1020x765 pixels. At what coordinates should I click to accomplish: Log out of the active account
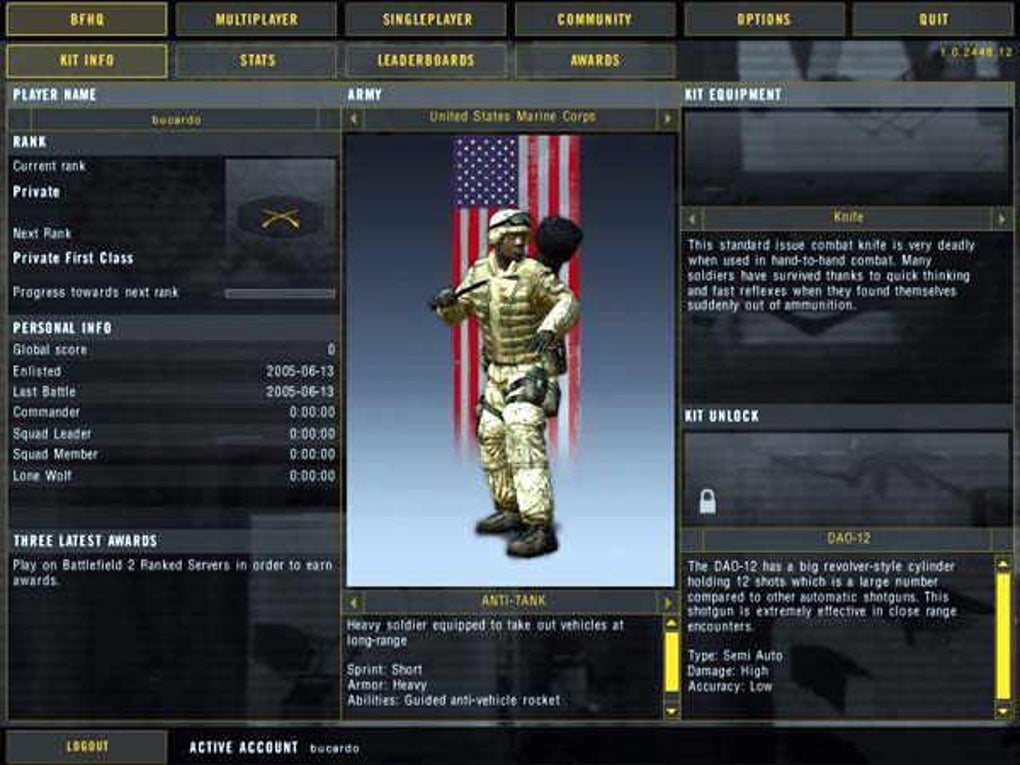click(86, 746)
